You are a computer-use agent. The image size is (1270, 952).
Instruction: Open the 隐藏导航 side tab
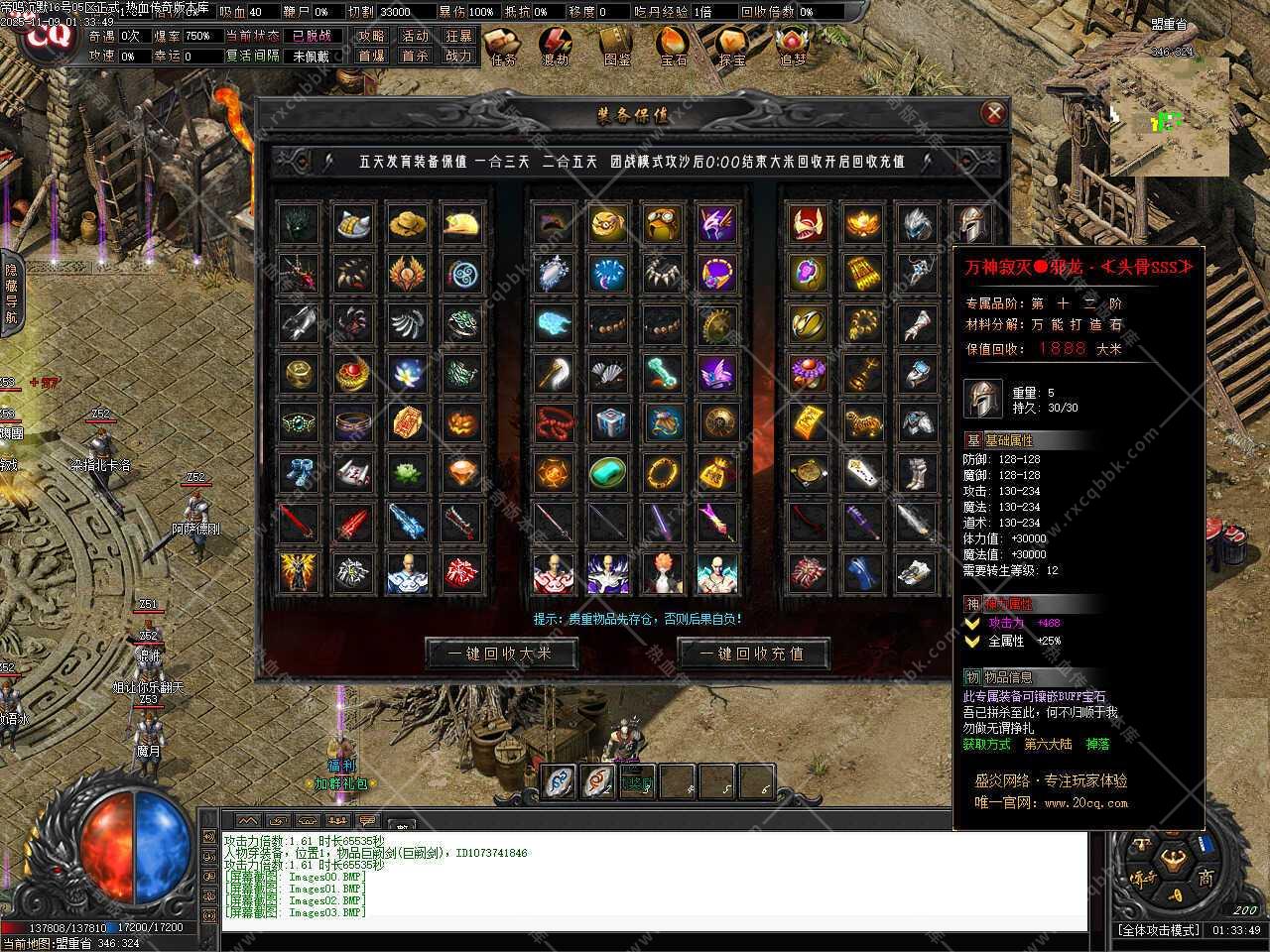(x=11, y=293)
